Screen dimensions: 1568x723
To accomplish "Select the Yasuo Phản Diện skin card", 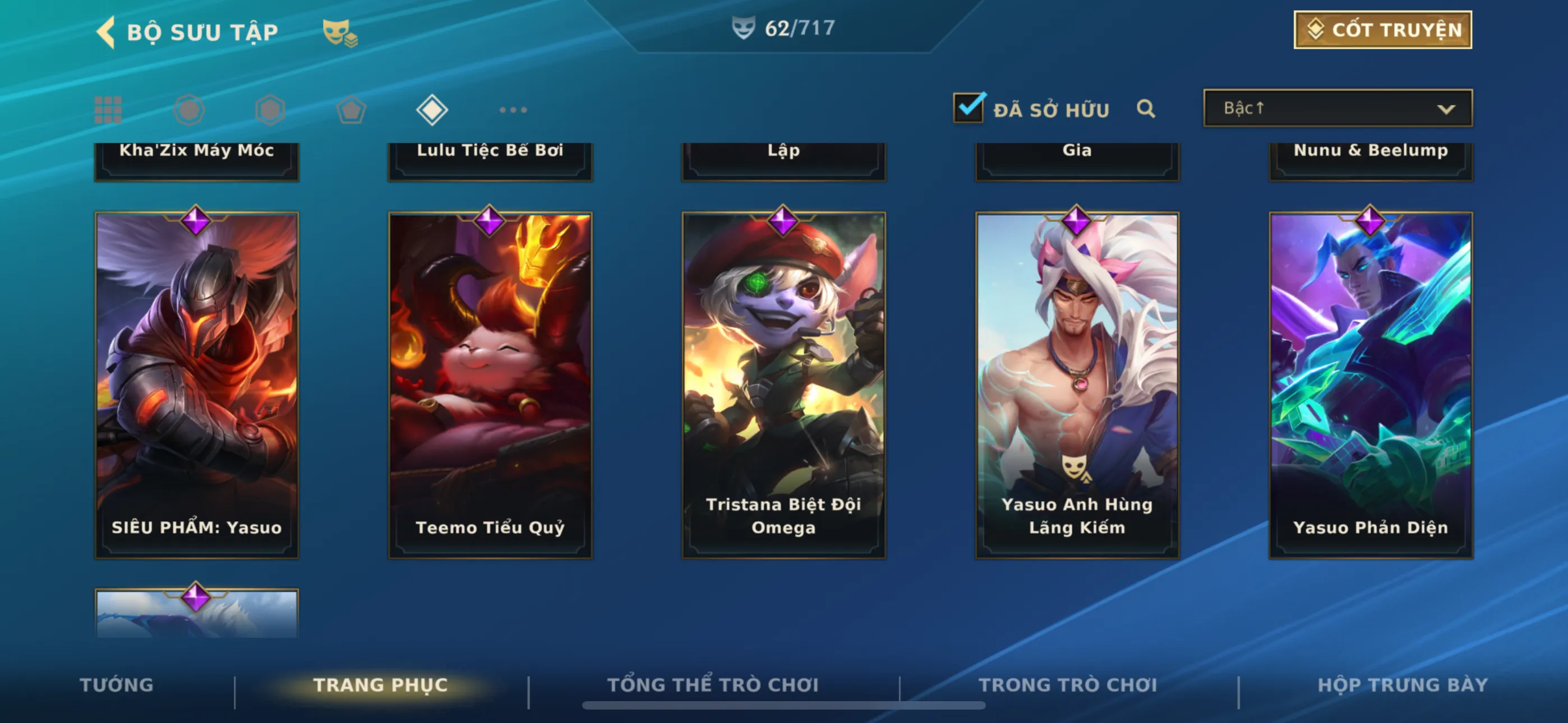I will 1370,384.
